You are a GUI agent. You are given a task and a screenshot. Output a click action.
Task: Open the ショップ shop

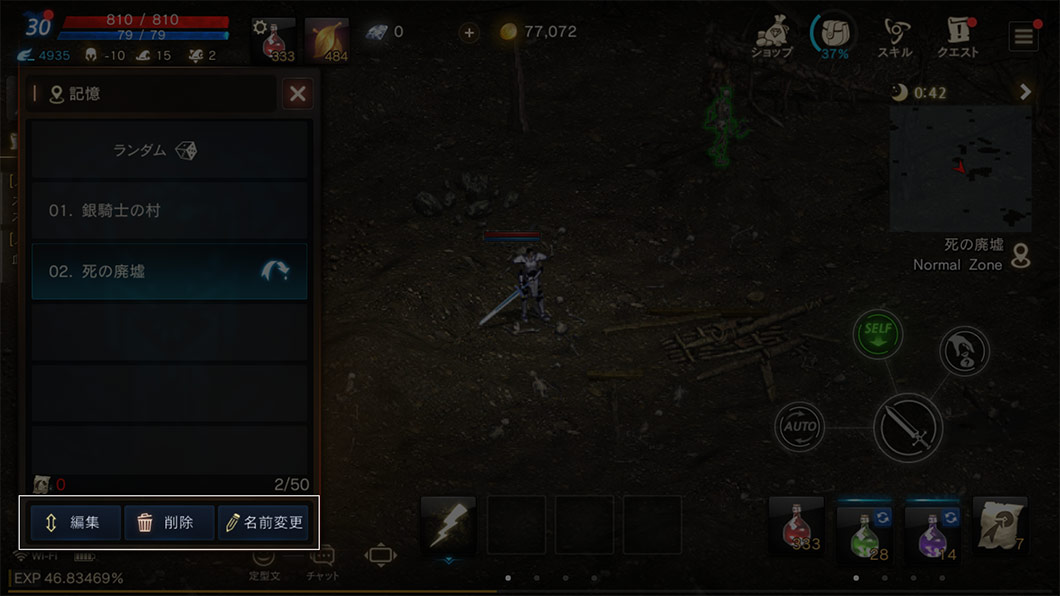pyautogui.click(x=771, y=37)
